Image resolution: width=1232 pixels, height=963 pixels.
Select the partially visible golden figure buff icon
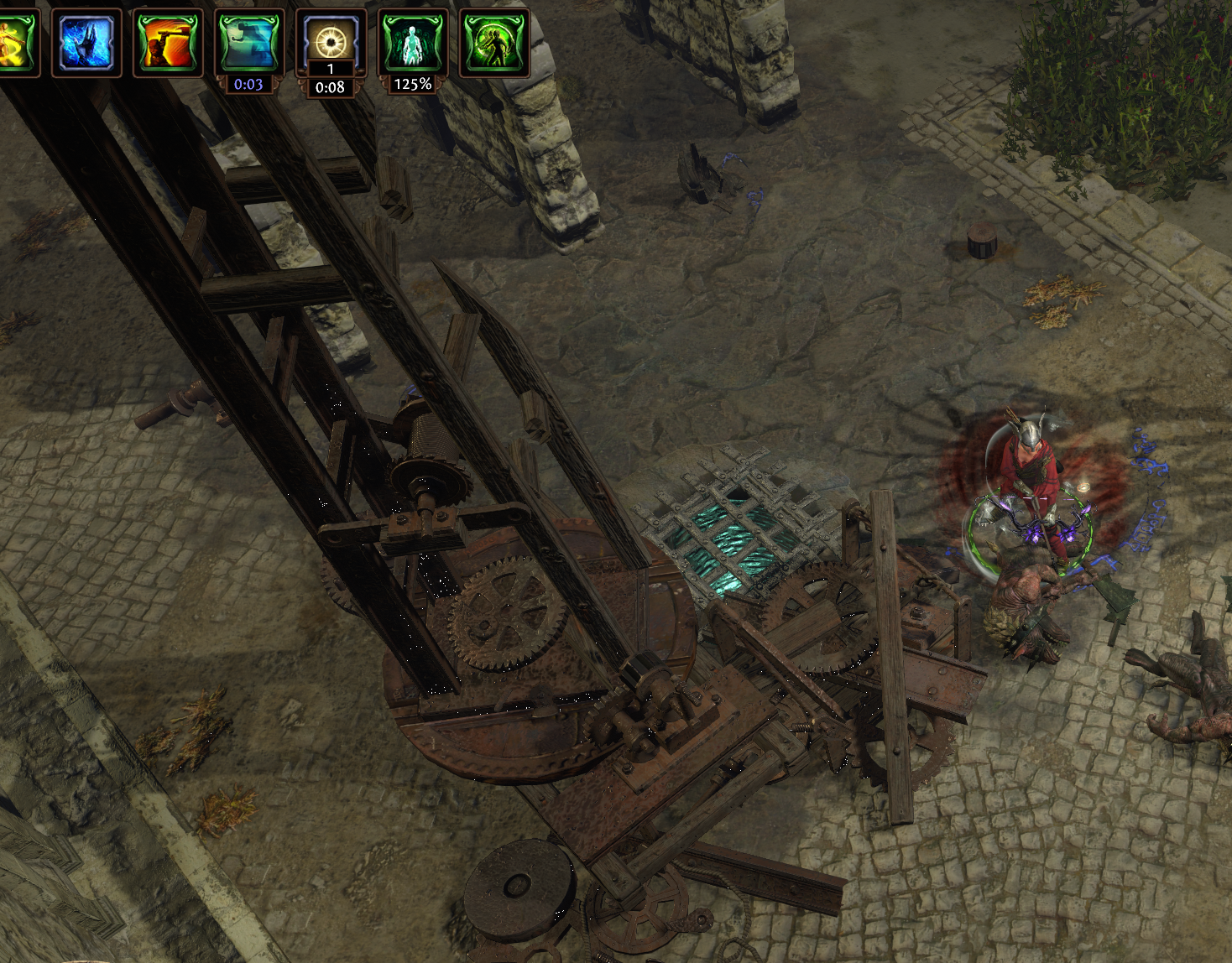click(16, 42)
